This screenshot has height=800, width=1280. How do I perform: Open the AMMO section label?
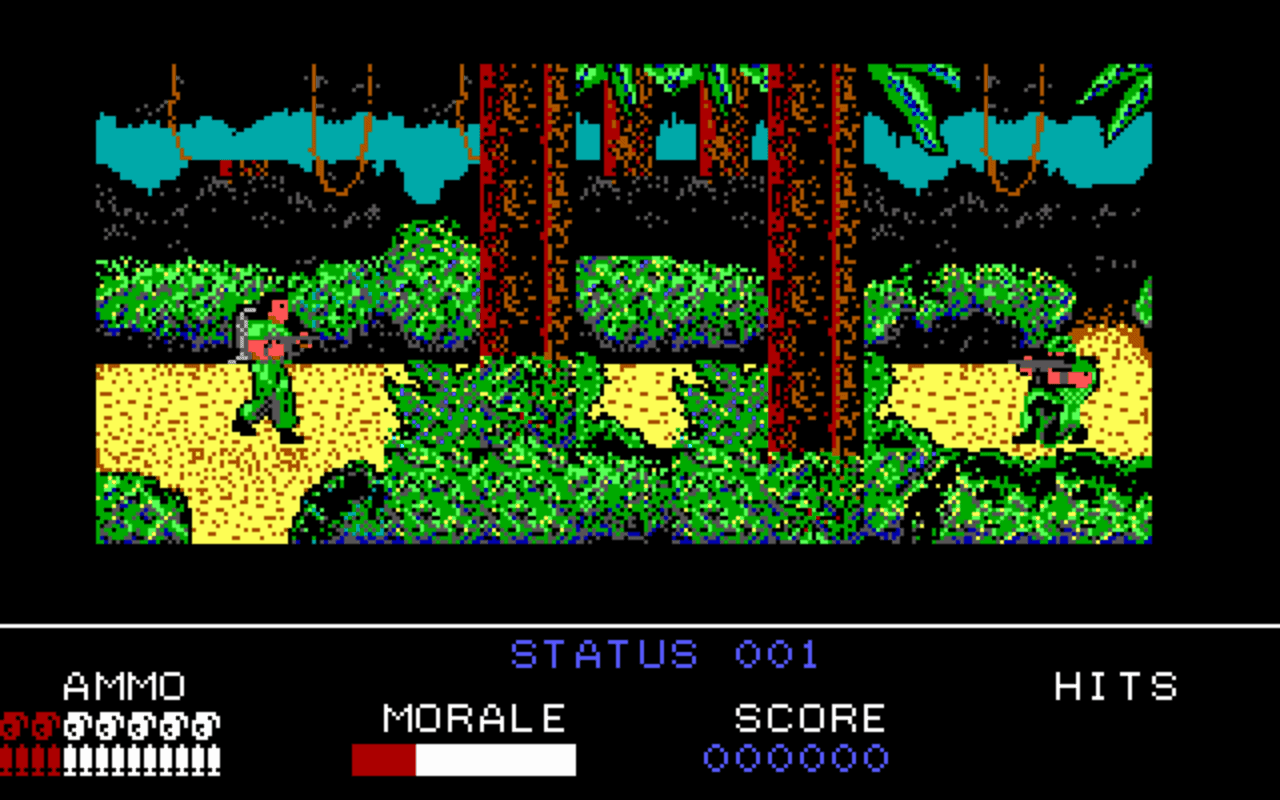point(122,687)
